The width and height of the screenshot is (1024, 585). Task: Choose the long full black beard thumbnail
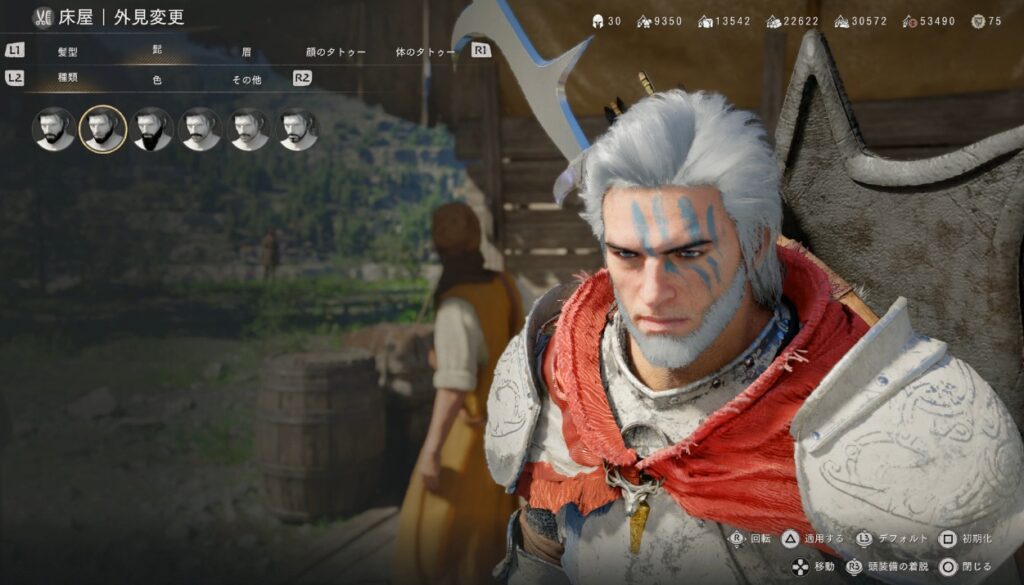point(152,129)
